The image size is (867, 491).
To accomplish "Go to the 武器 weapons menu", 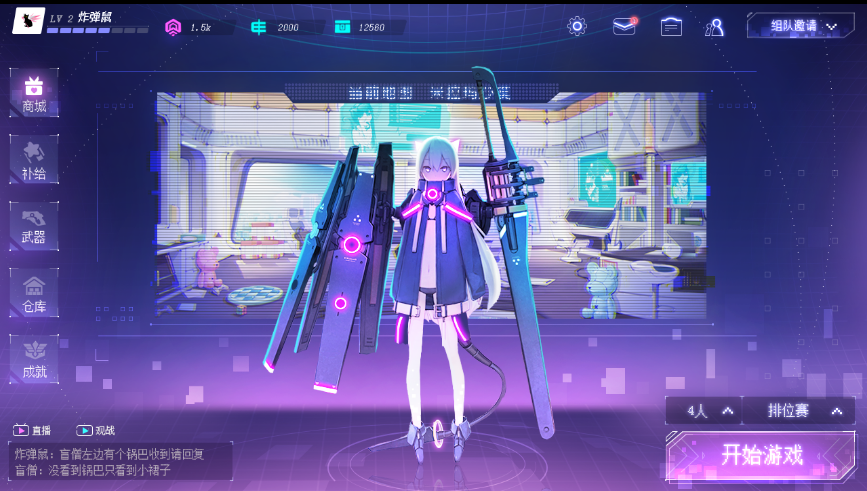I will click(34, 226).
